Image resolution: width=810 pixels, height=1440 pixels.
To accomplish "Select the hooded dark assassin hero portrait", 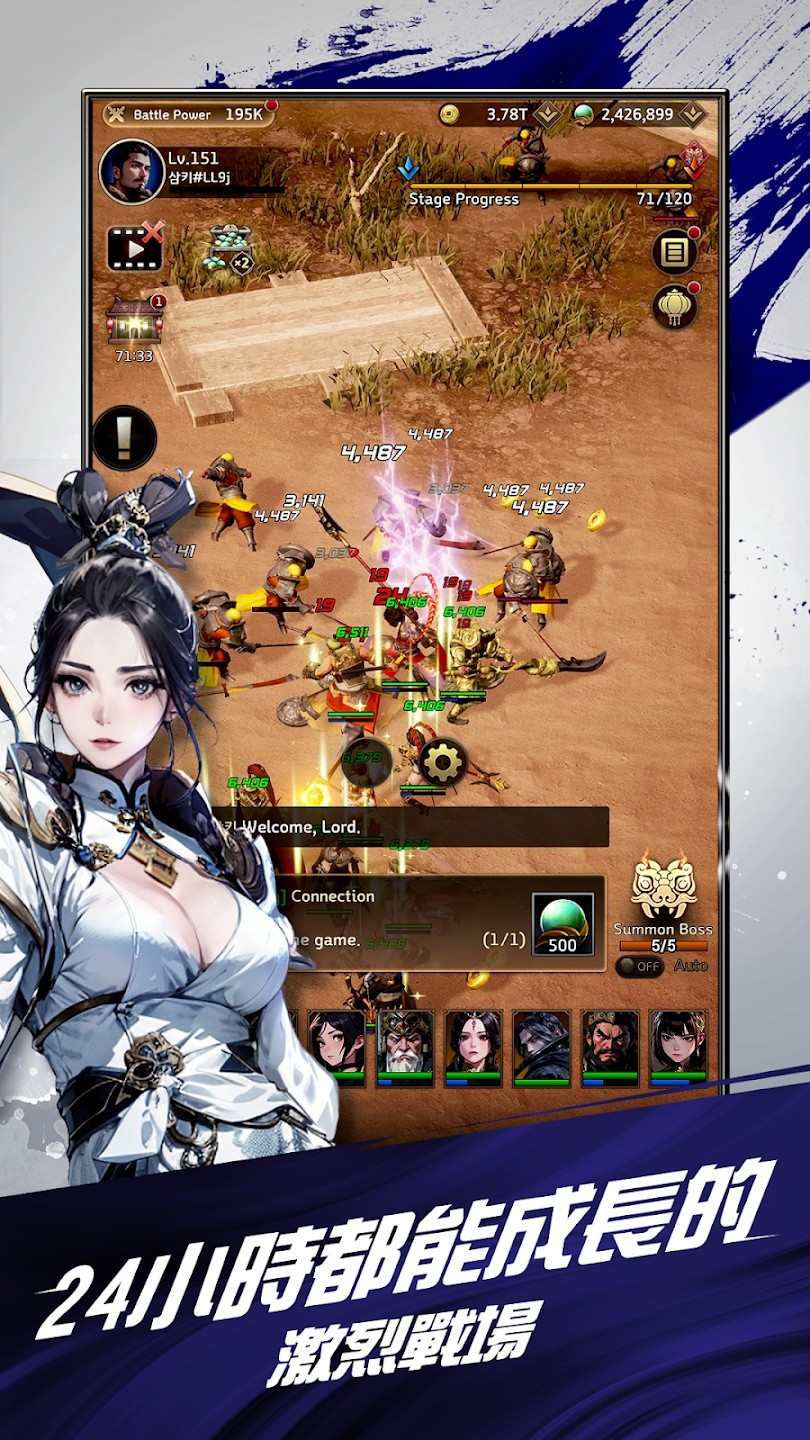I will pyautogui.click(x=541, y=1046).
